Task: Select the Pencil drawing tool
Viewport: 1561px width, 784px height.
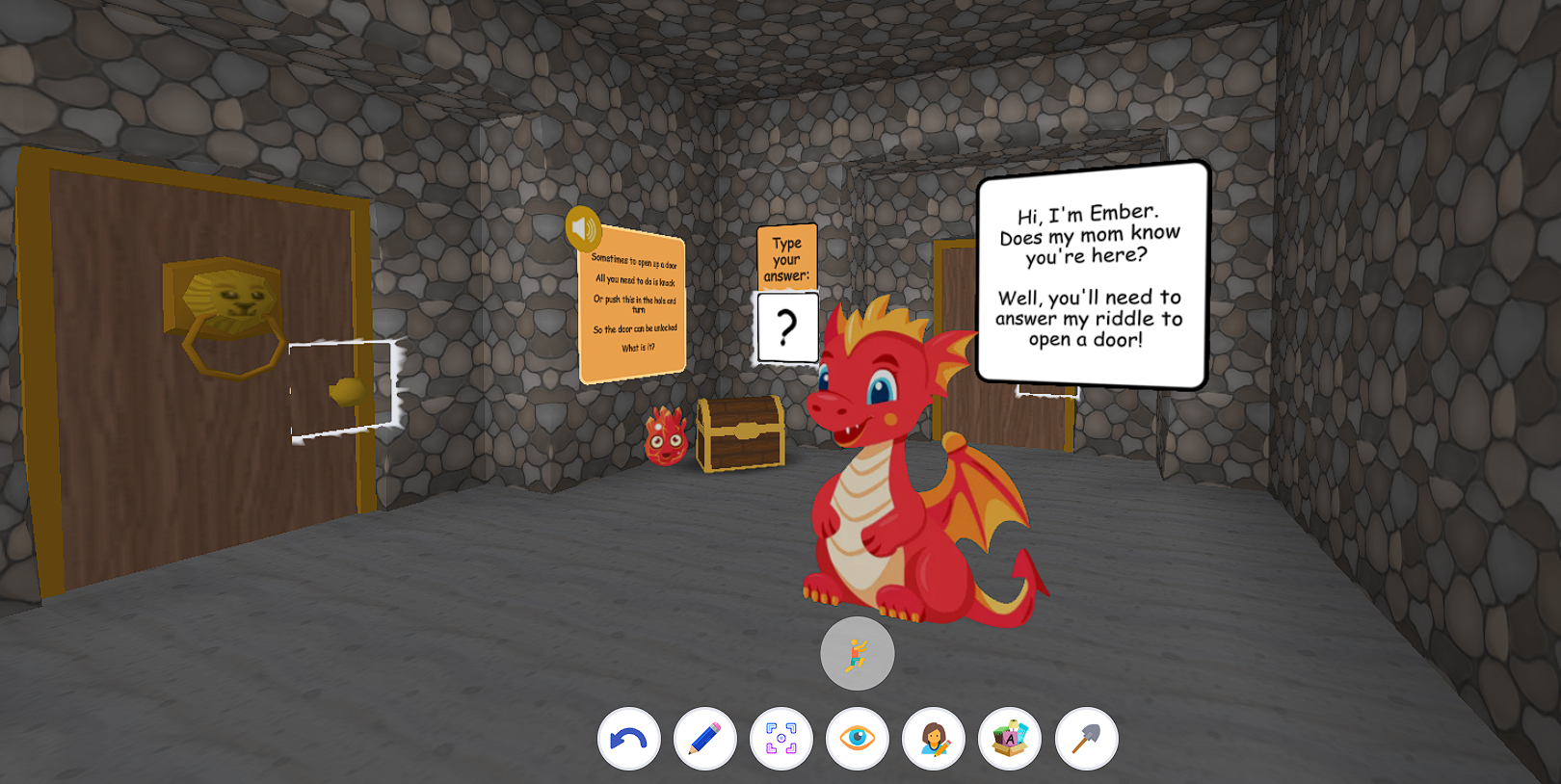Action: pos(705,737)
